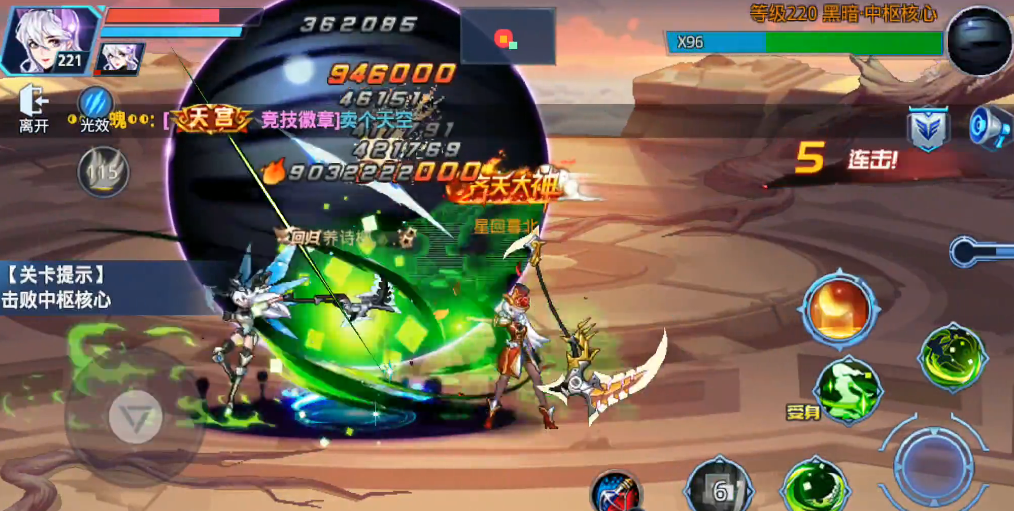Select the boss core portrait
1014x511 pixels.
[978, 41]
